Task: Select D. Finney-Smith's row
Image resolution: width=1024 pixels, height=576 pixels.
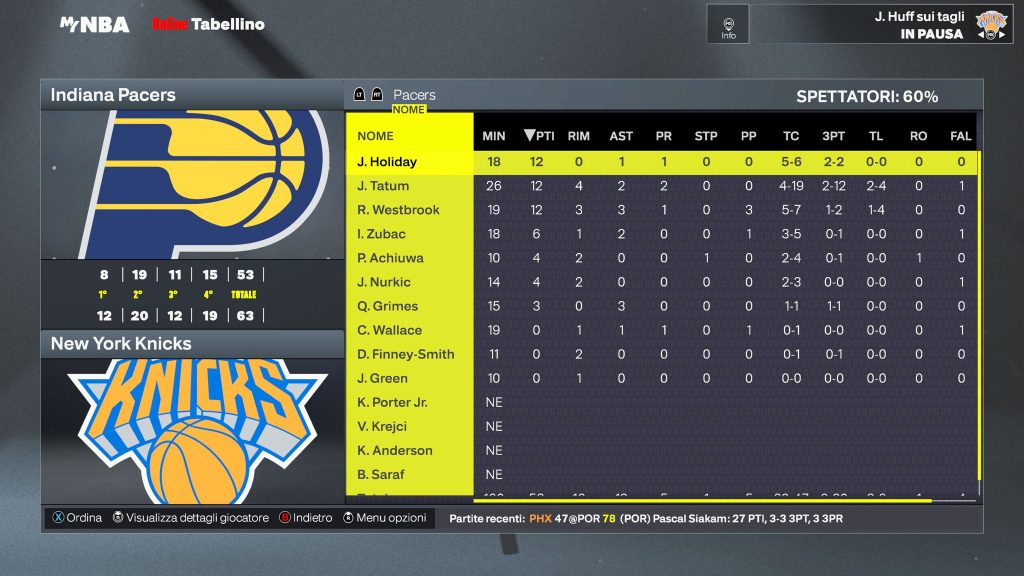Action: click(x=405, y=354)
